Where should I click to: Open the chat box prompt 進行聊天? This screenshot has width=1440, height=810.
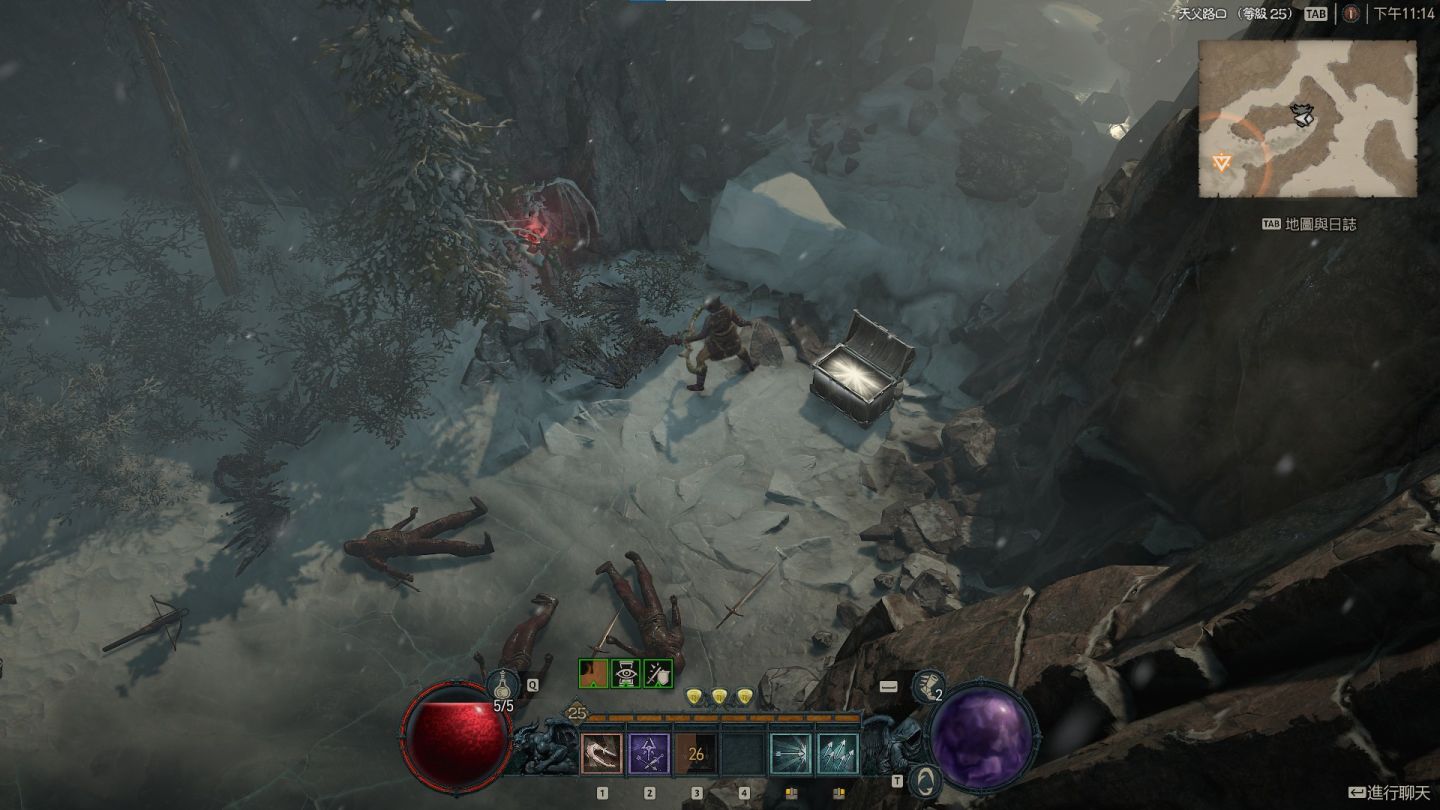[1392, 793]
